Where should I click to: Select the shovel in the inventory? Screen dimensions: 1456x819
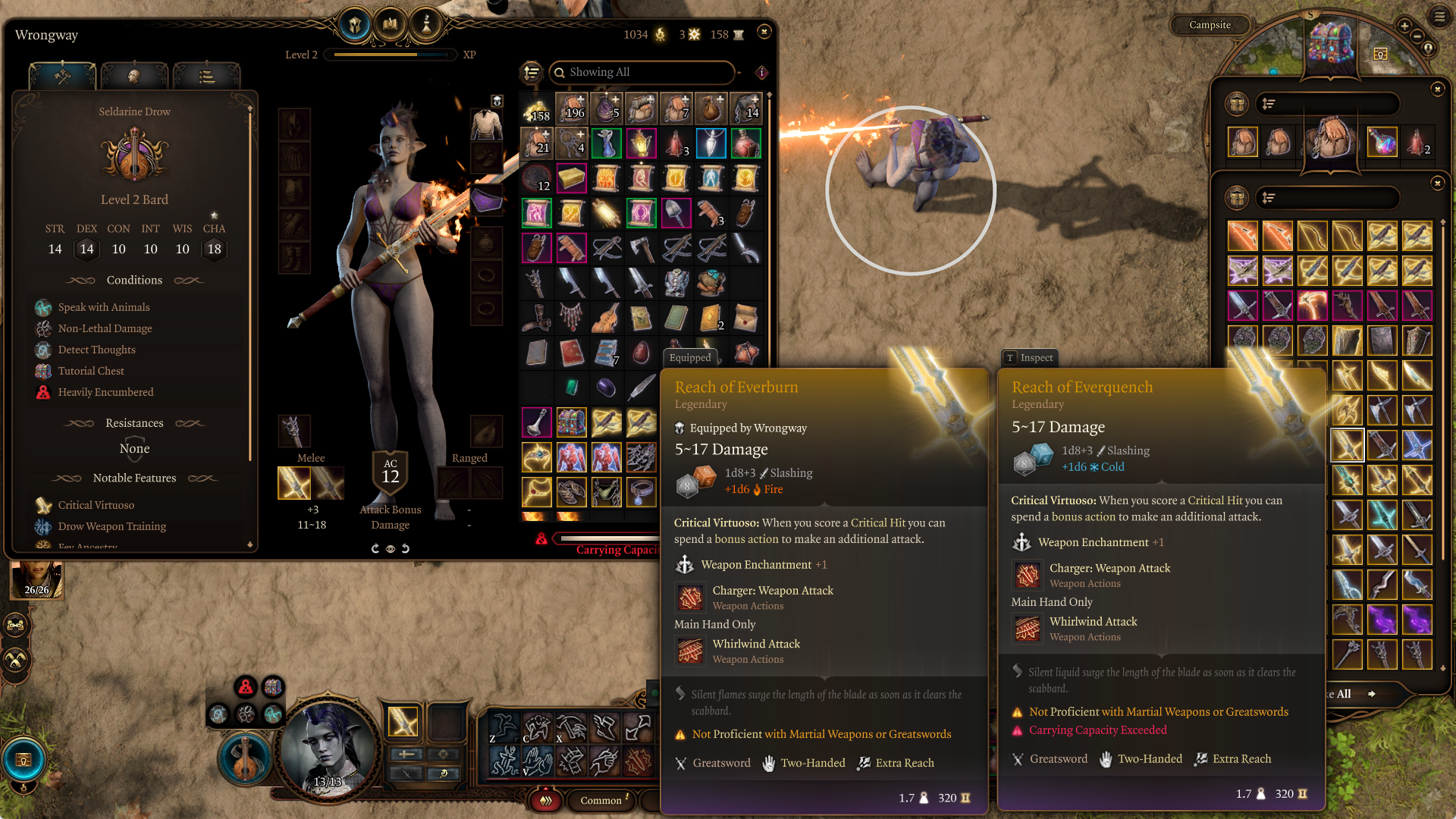tap(676, 214)
